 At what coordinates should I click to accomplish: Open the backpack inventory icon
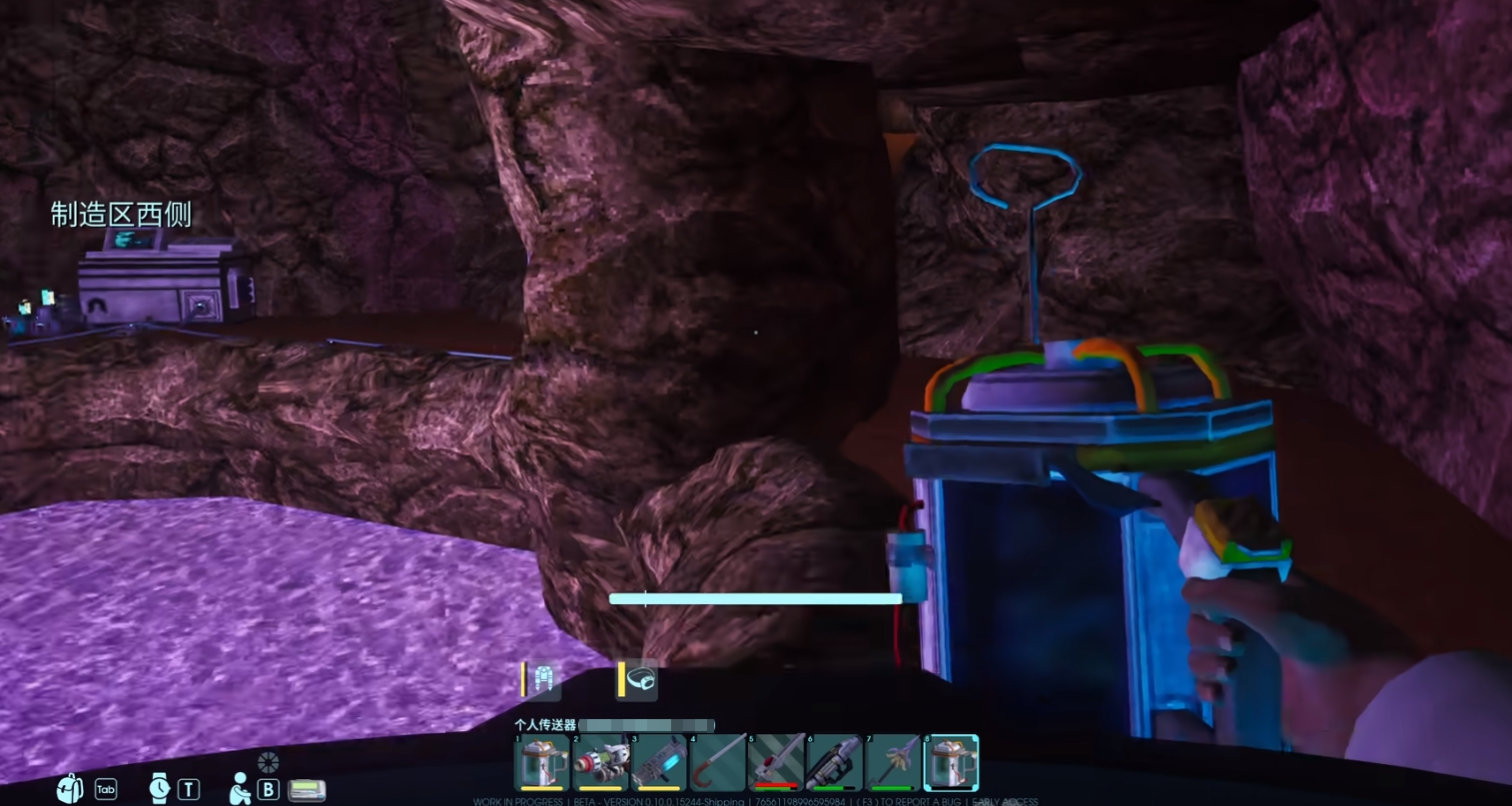point(70,789)
